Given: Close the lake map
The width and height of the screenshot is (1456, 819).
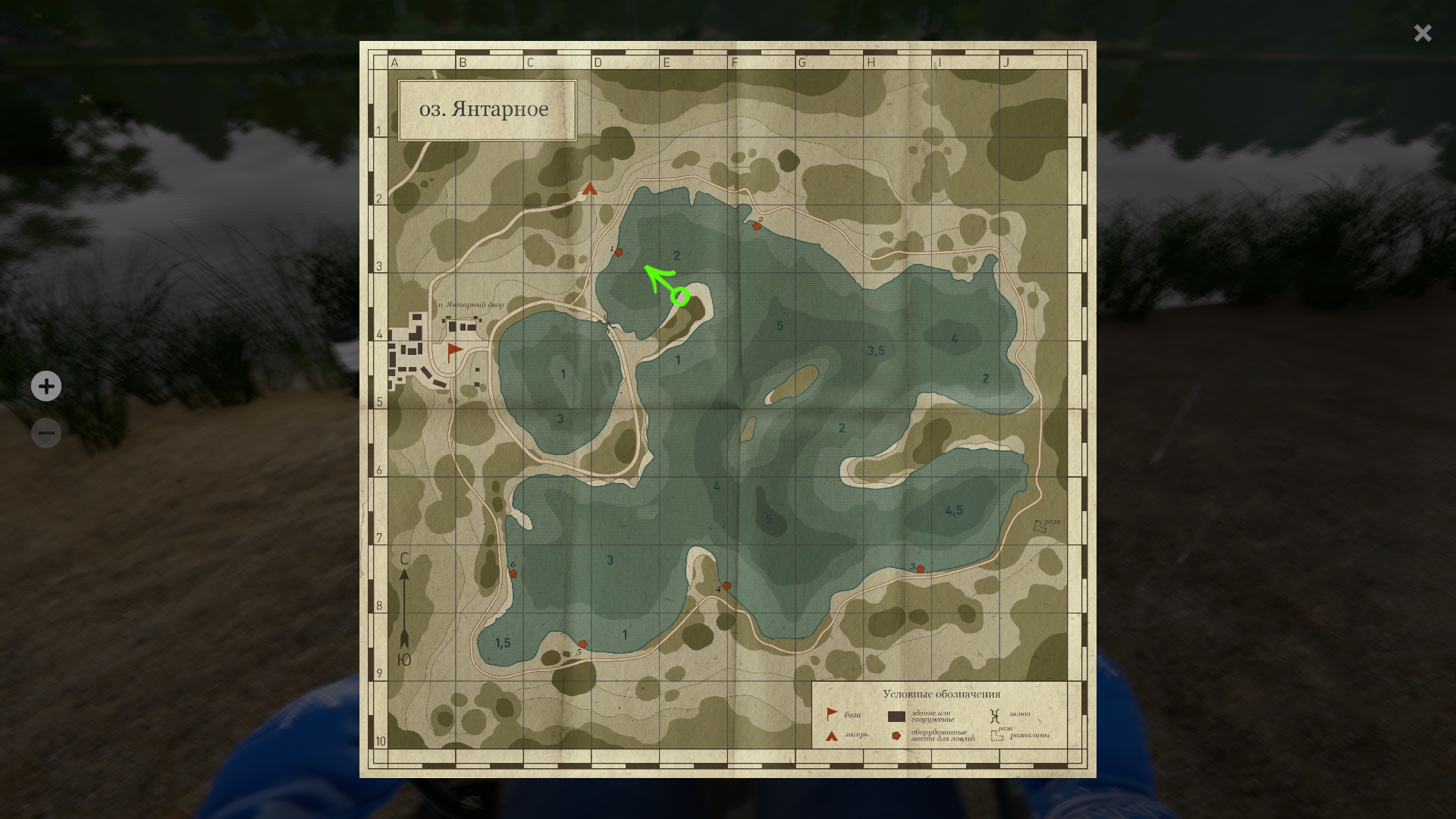Looking at the screenshot, I should (x=1423, y=33).
